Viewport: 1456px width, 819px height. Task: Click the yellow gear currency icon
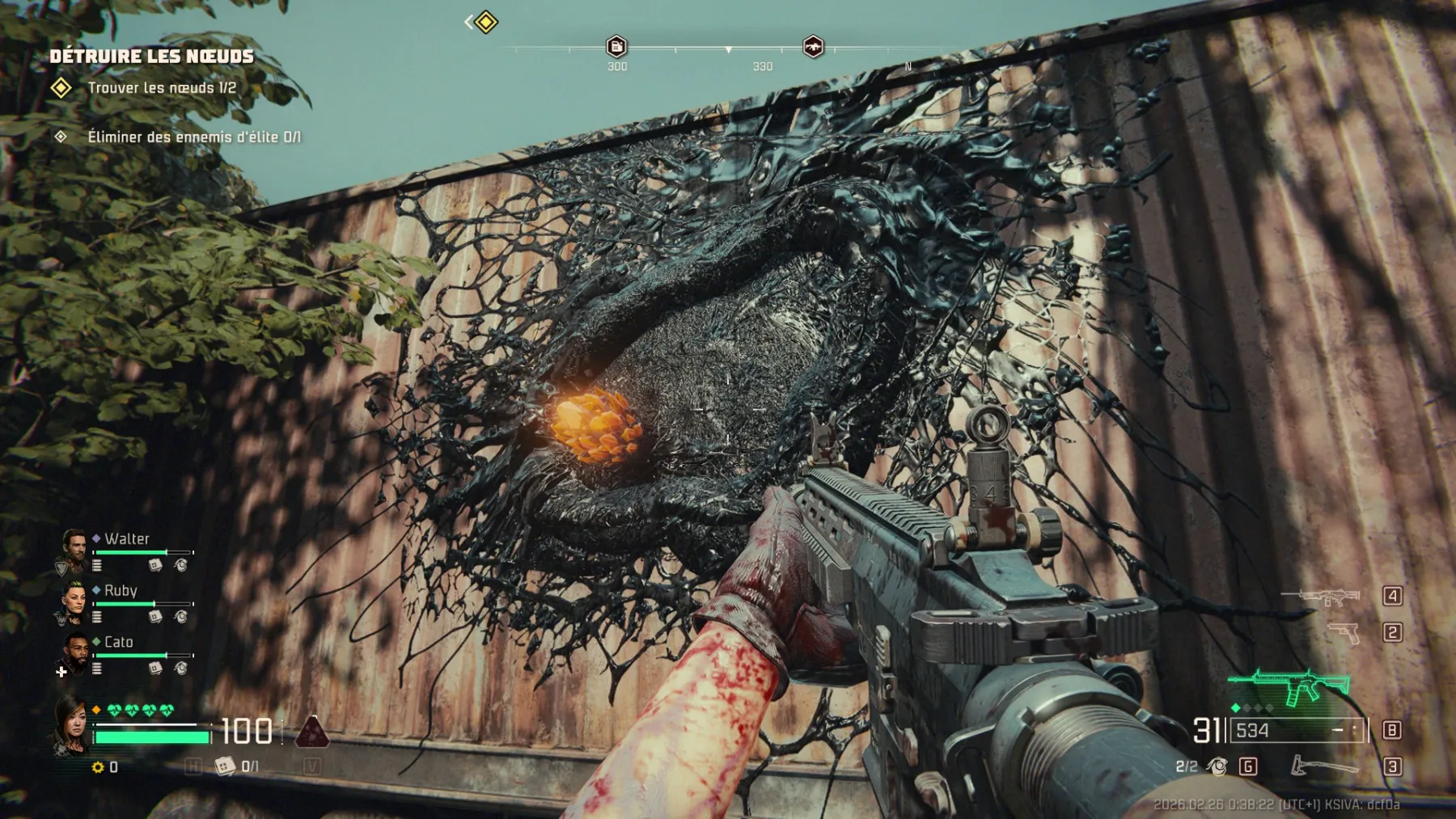(98, 767)
